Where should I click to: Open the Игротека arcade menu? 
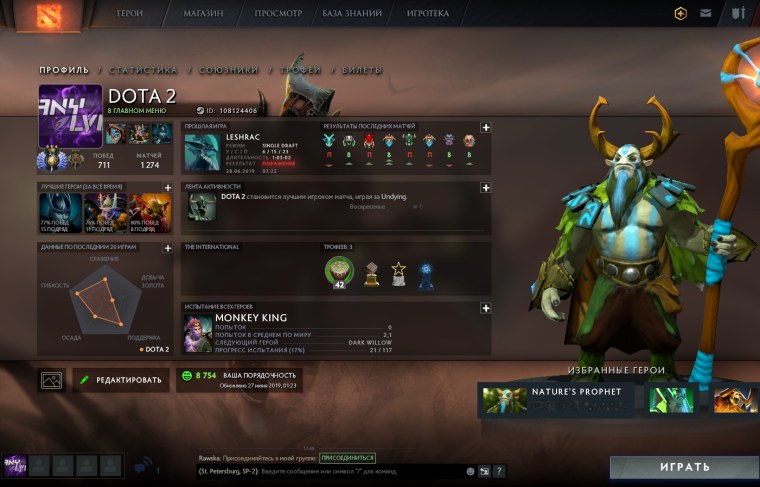(x=428, y=14)
